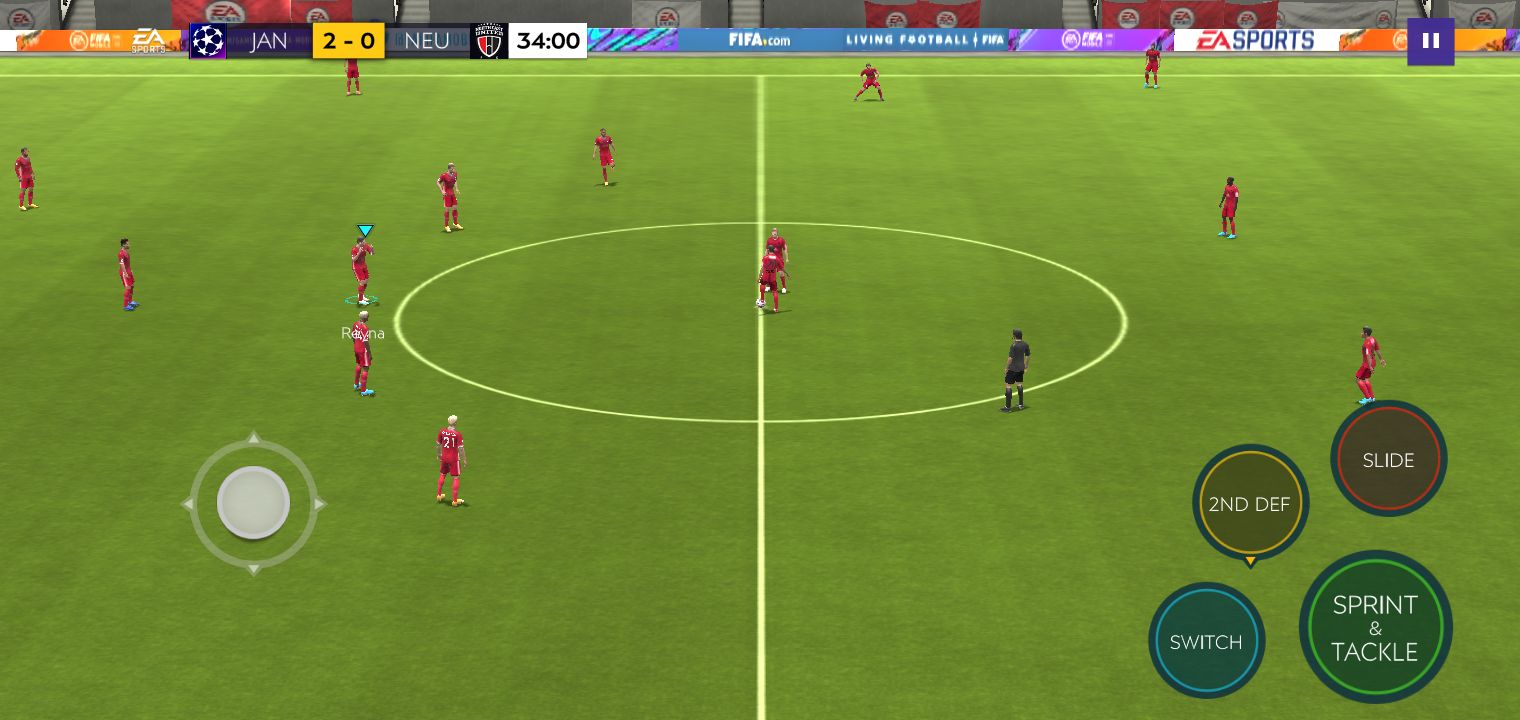Click the 2 - 0 score display
Image resolution: width=1520 pixels, height=720 pixels.
click(347, 41)
